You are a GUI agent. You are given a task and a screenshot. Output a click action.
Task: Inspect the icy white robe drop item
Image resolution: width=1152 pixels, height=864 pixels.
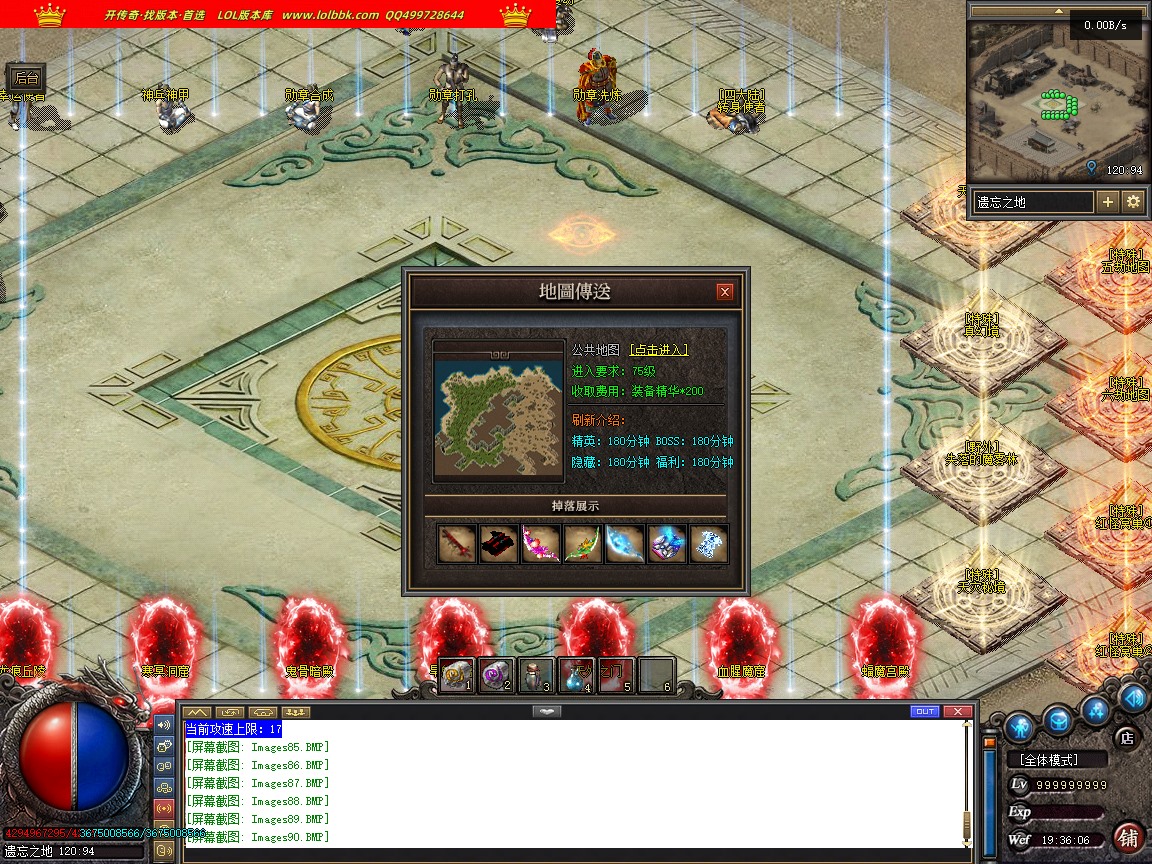click(x=709, y=544)
